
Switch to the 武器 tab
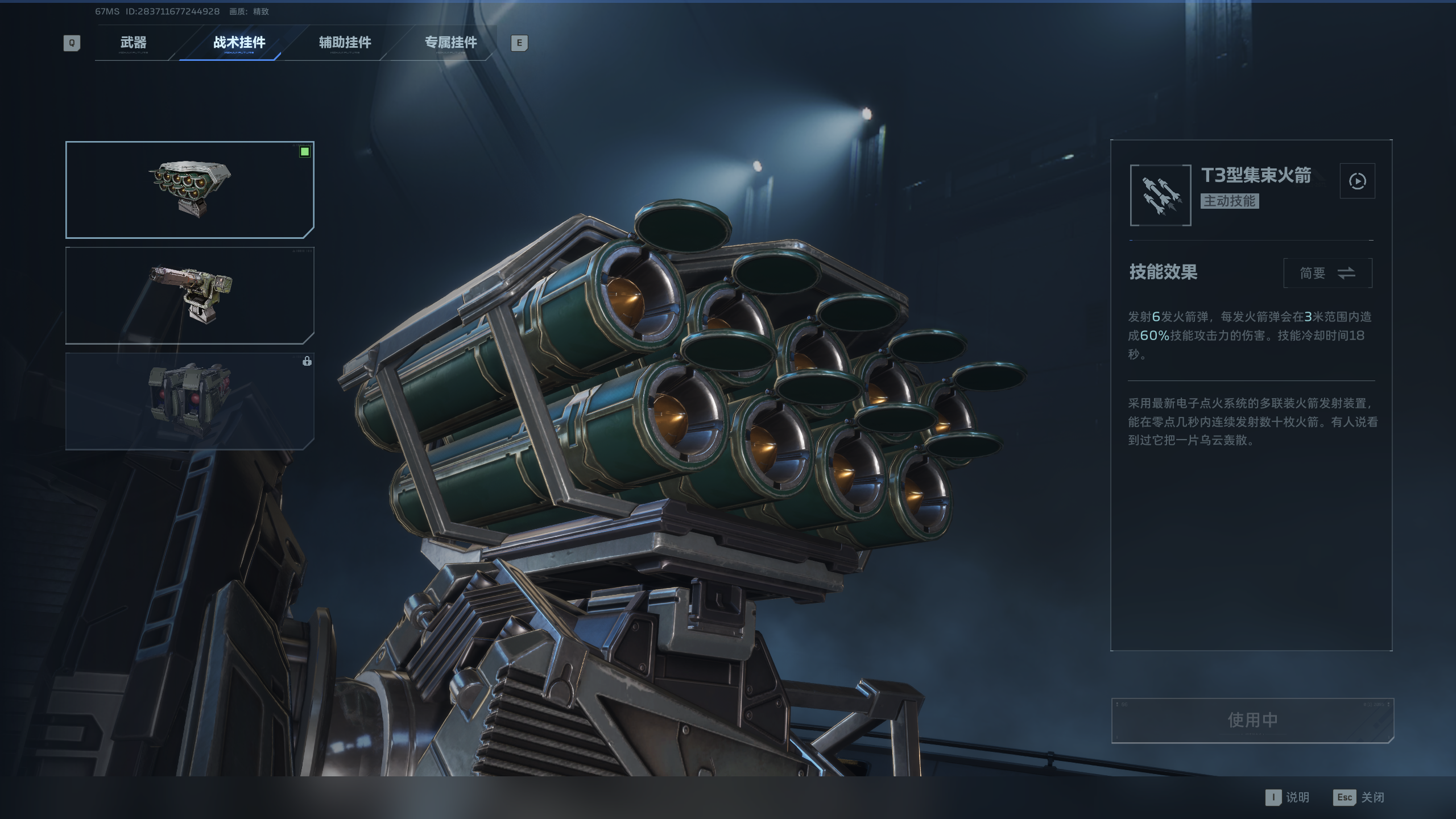134,43
